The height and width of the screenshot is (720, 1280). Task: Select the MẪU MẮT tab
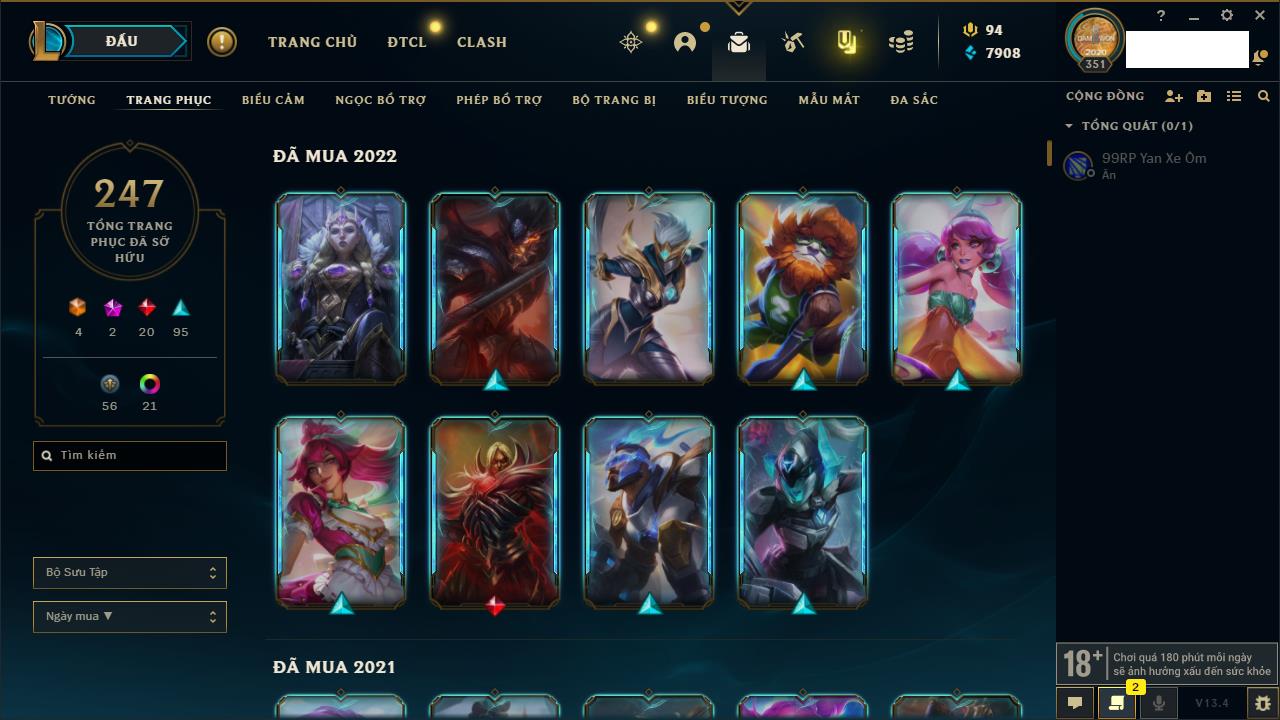[829, 100]
